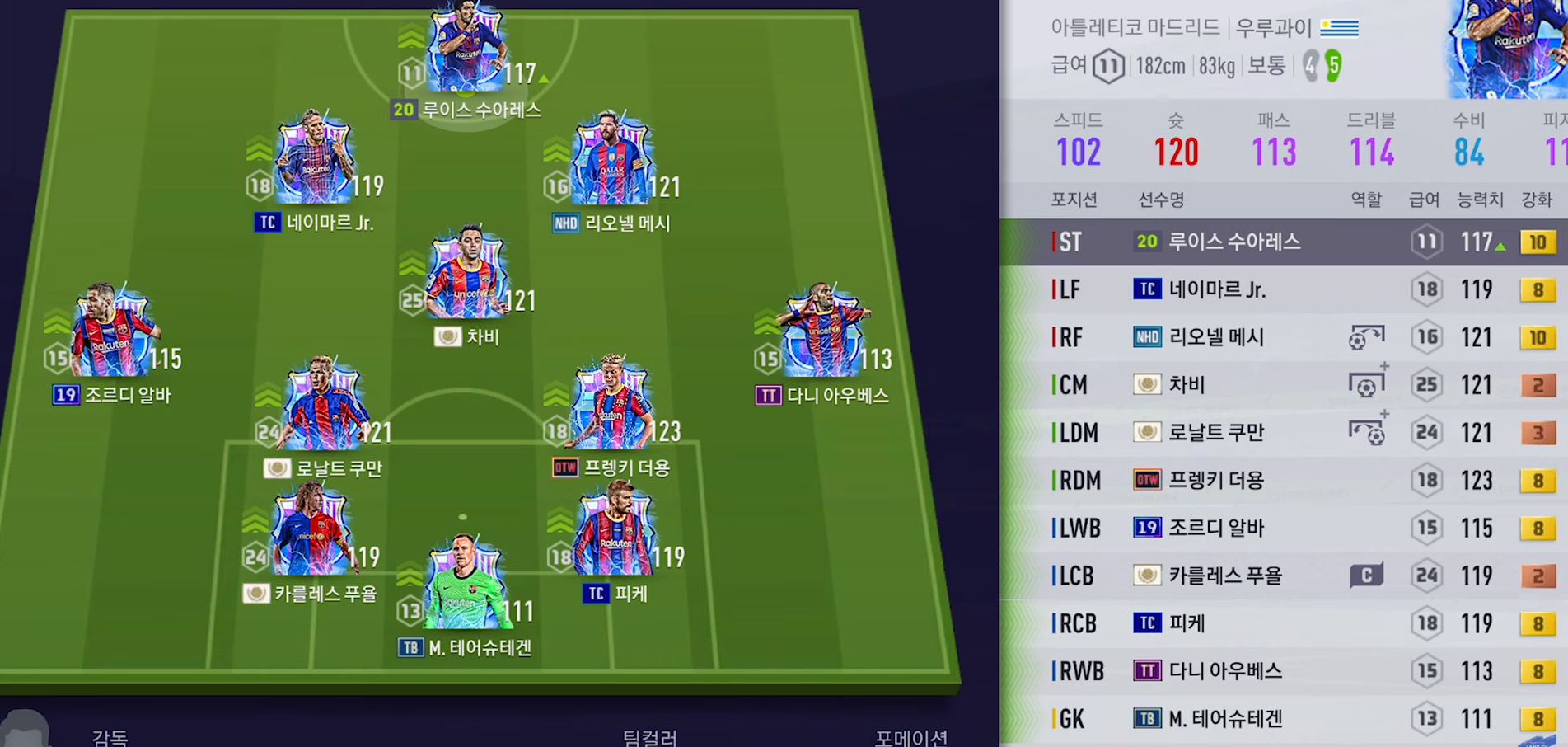Click Jordi Alba card on the pitch
The width and height of the screenshot is (1568, 747).
[112, 334]
